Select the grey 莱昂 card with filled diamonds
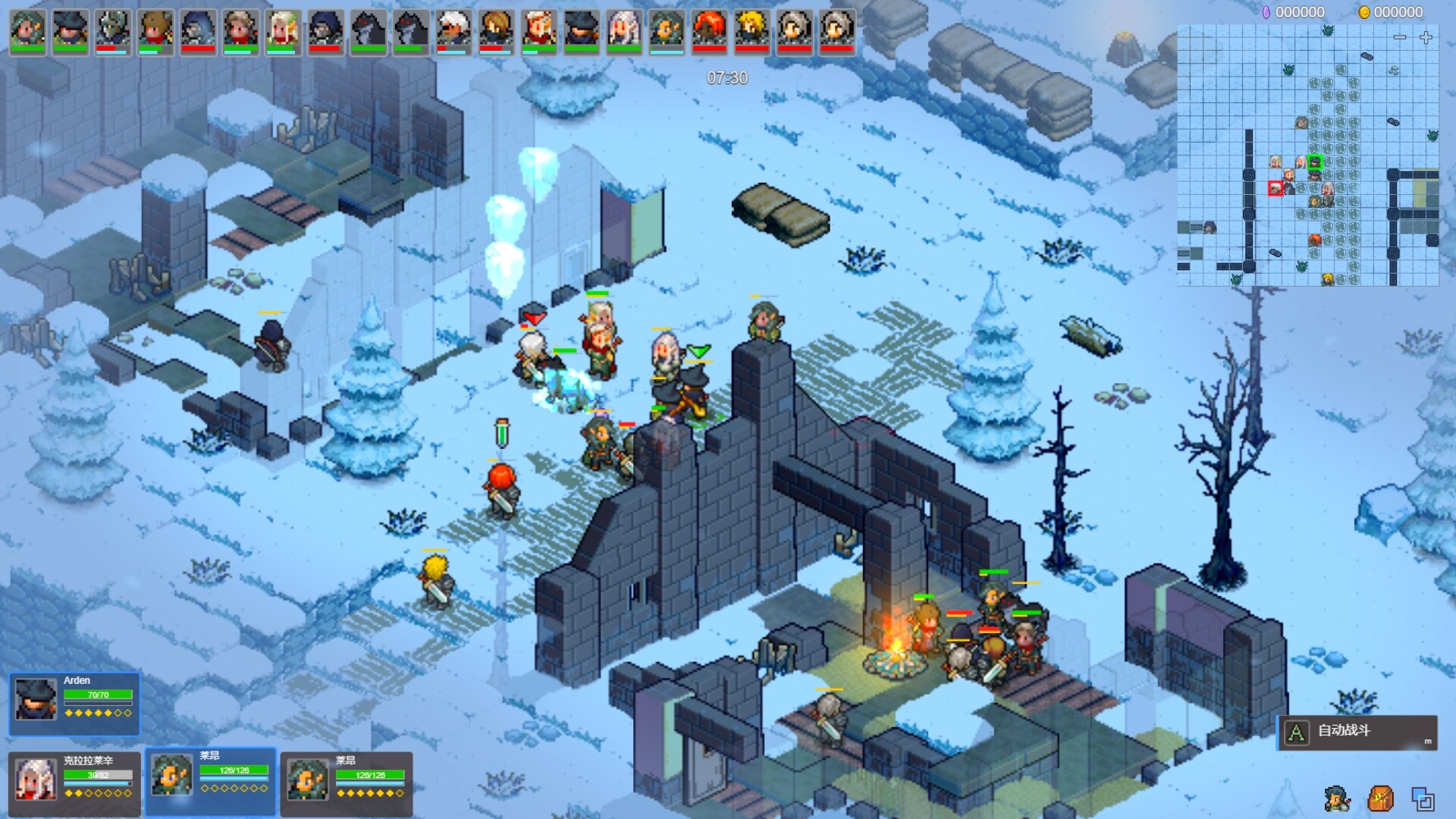1456x819 pixels. coord(347,783)
